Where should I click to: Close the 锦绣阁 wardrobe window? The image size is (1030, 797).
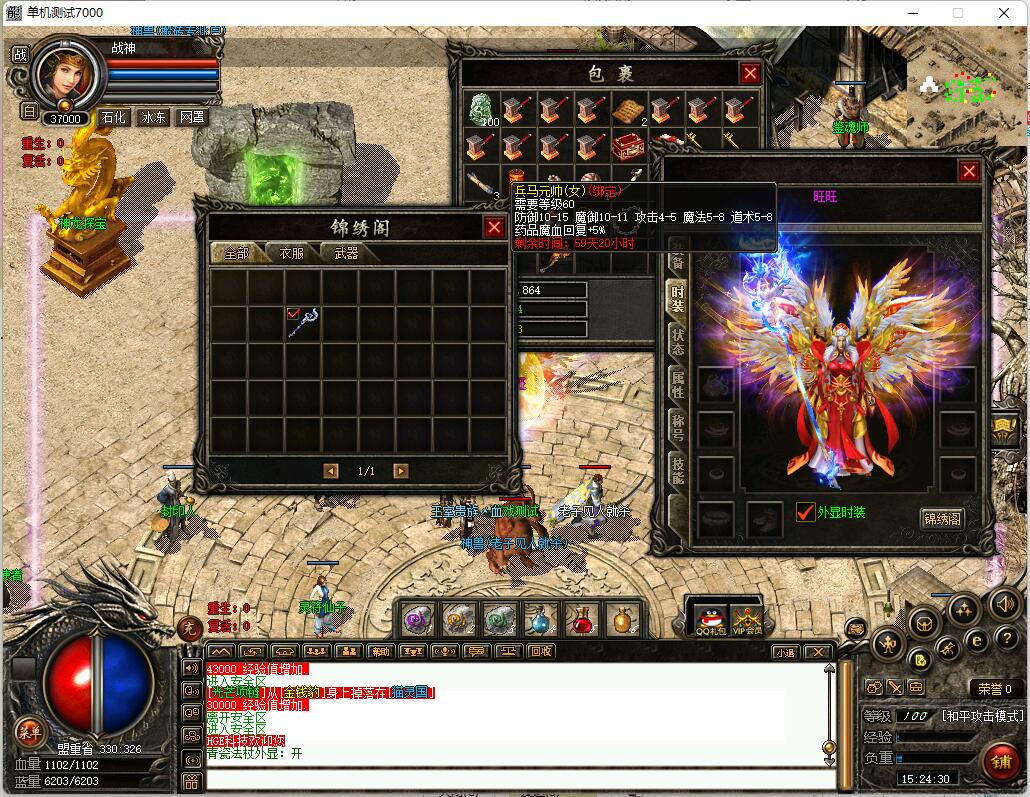tap(494, 227)
